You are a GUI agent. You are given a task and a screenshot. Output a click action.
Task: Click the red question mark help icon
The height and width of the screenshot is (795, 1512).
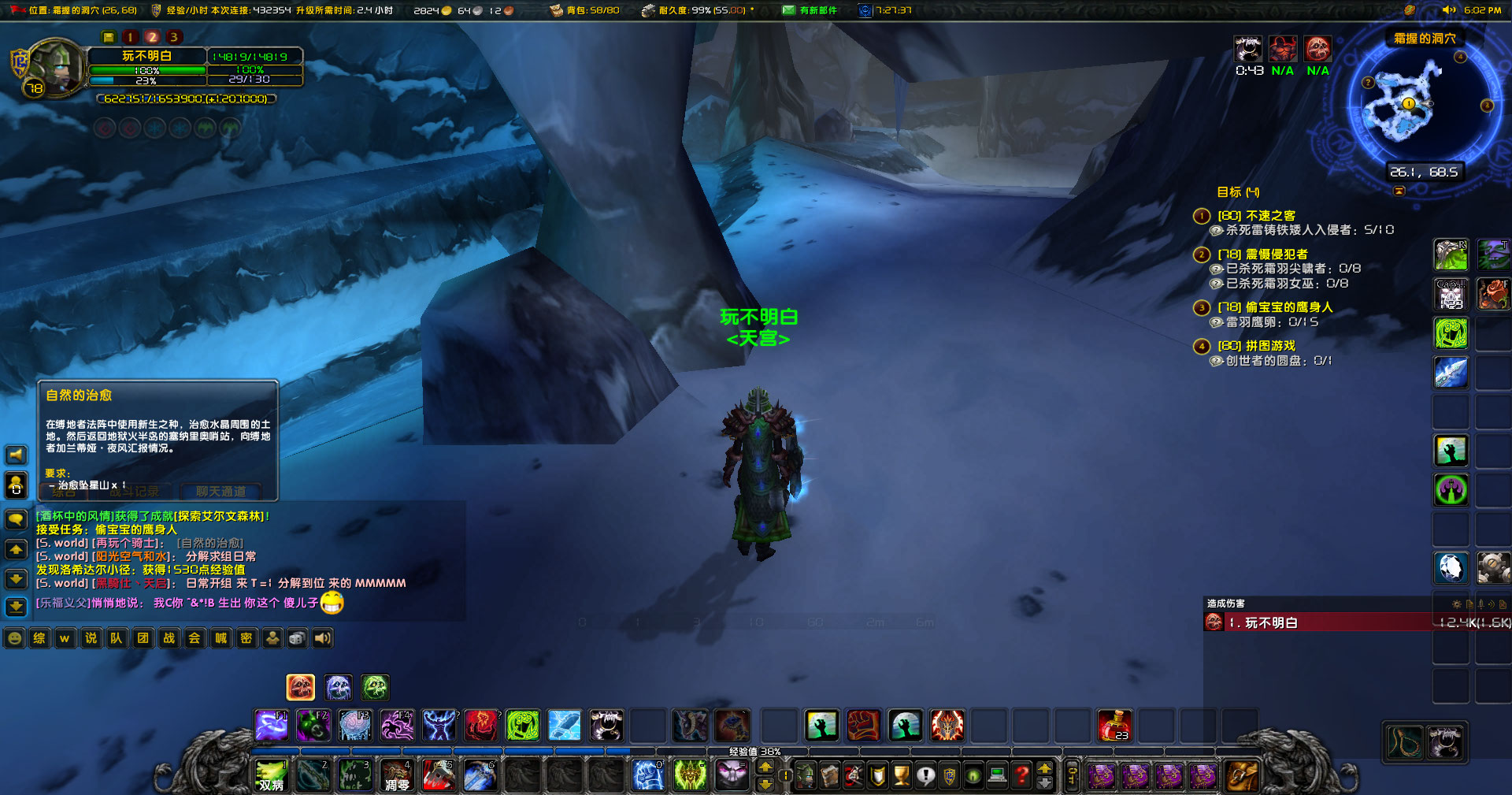1021,775
